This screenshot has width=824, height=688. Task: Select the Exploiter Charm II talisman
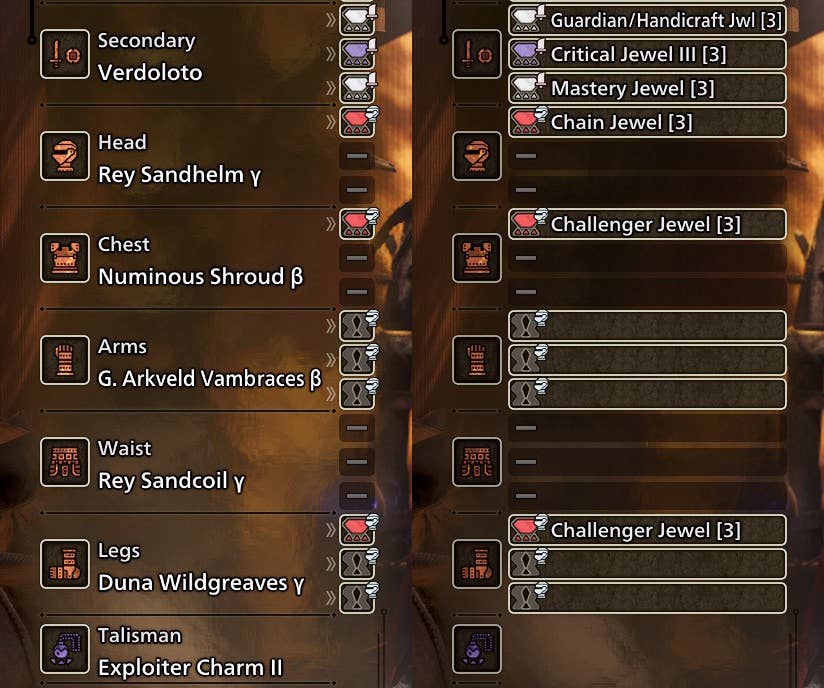pos(190,667)
